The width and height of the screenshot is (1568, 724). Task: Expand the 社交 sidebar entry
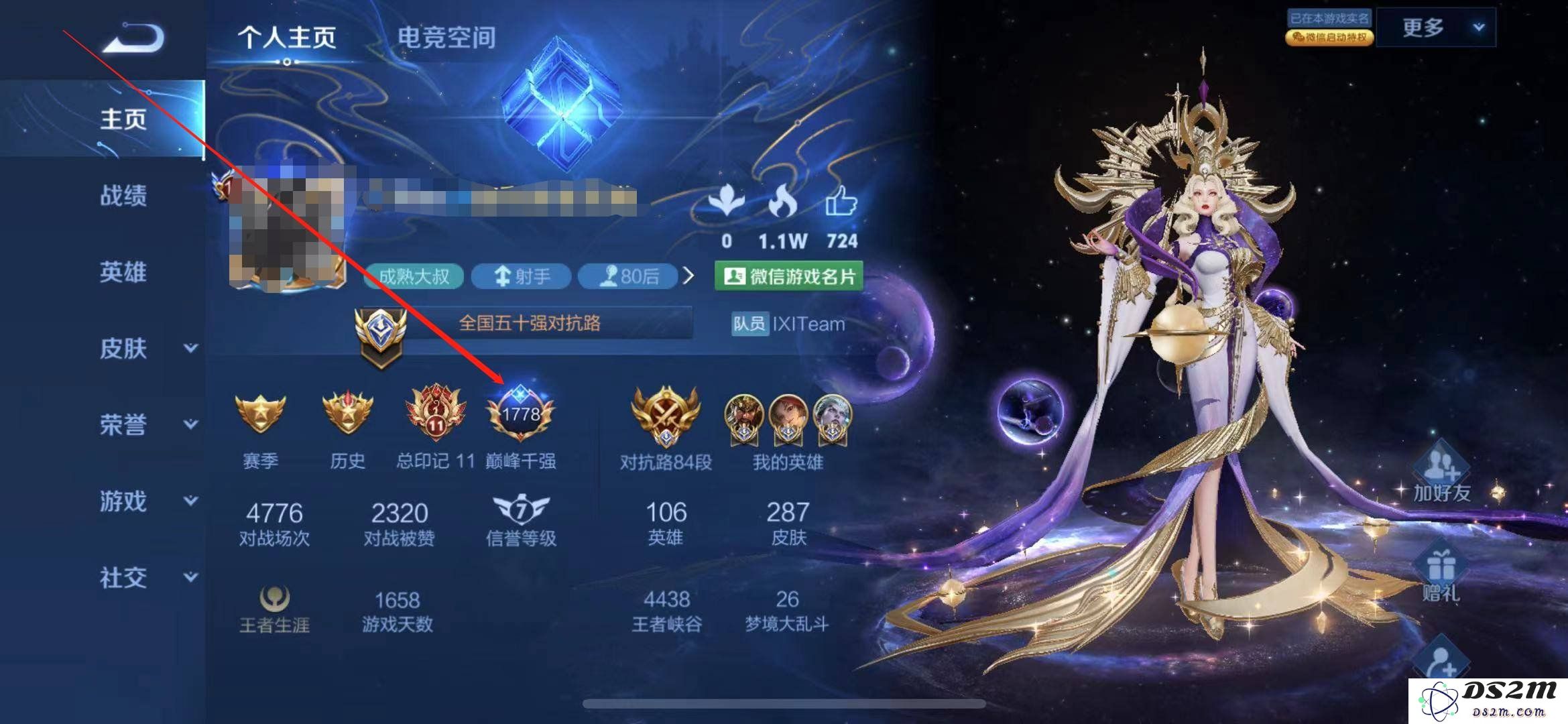[x=147, y=577]
